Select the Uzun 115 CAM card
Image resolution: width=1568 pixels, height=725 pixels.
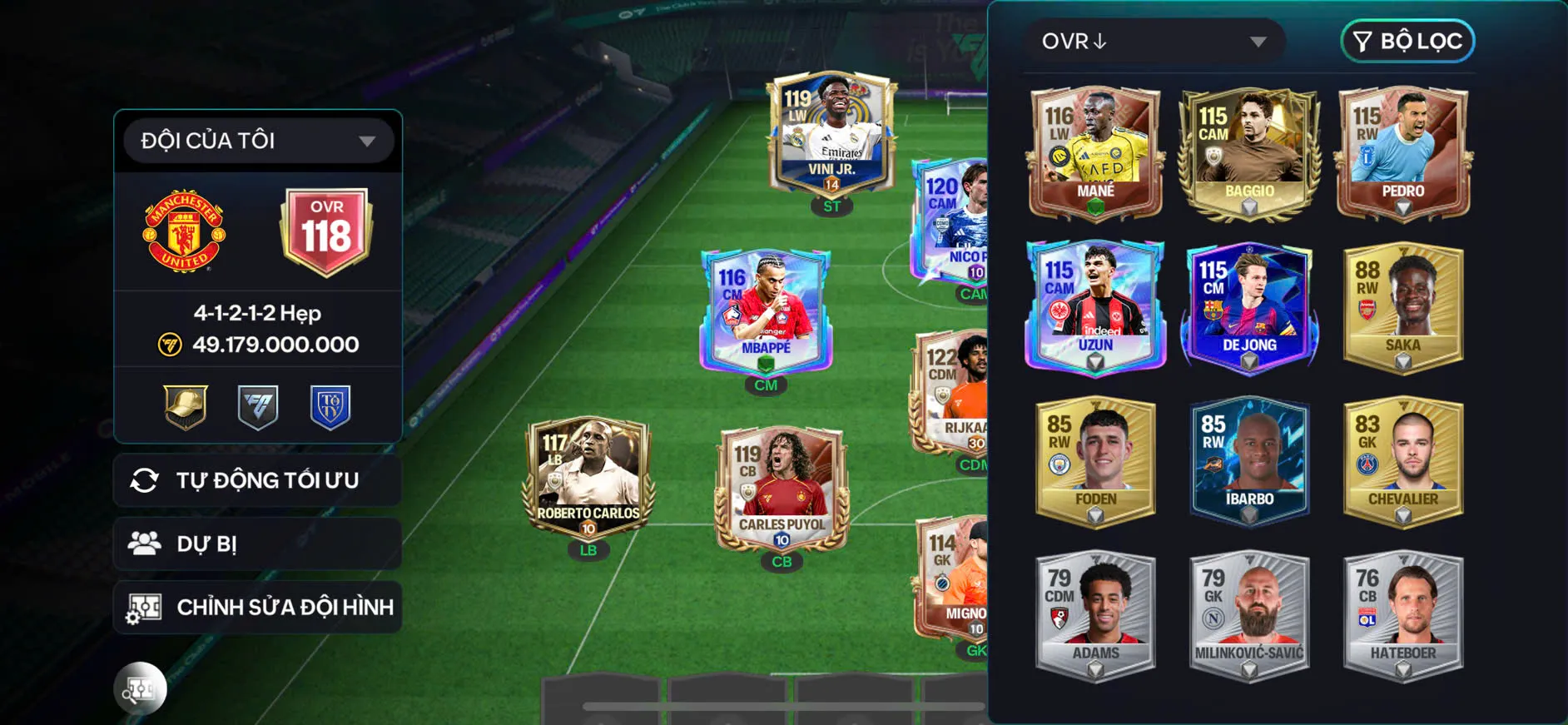point(1095,306)
